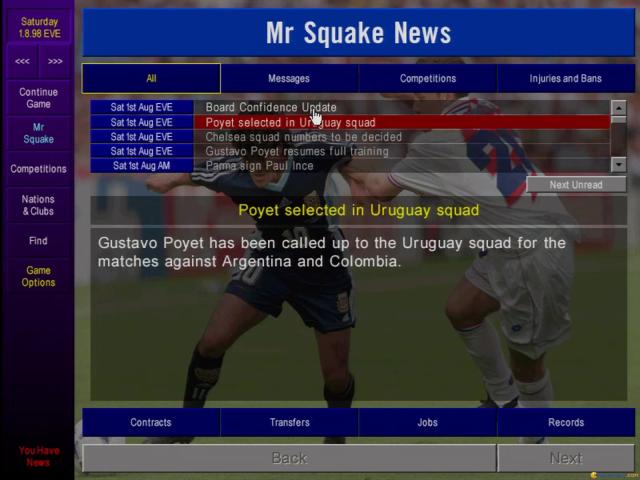640x480 pixels.
Task: Click the Continue Game button
Action: 38,98
